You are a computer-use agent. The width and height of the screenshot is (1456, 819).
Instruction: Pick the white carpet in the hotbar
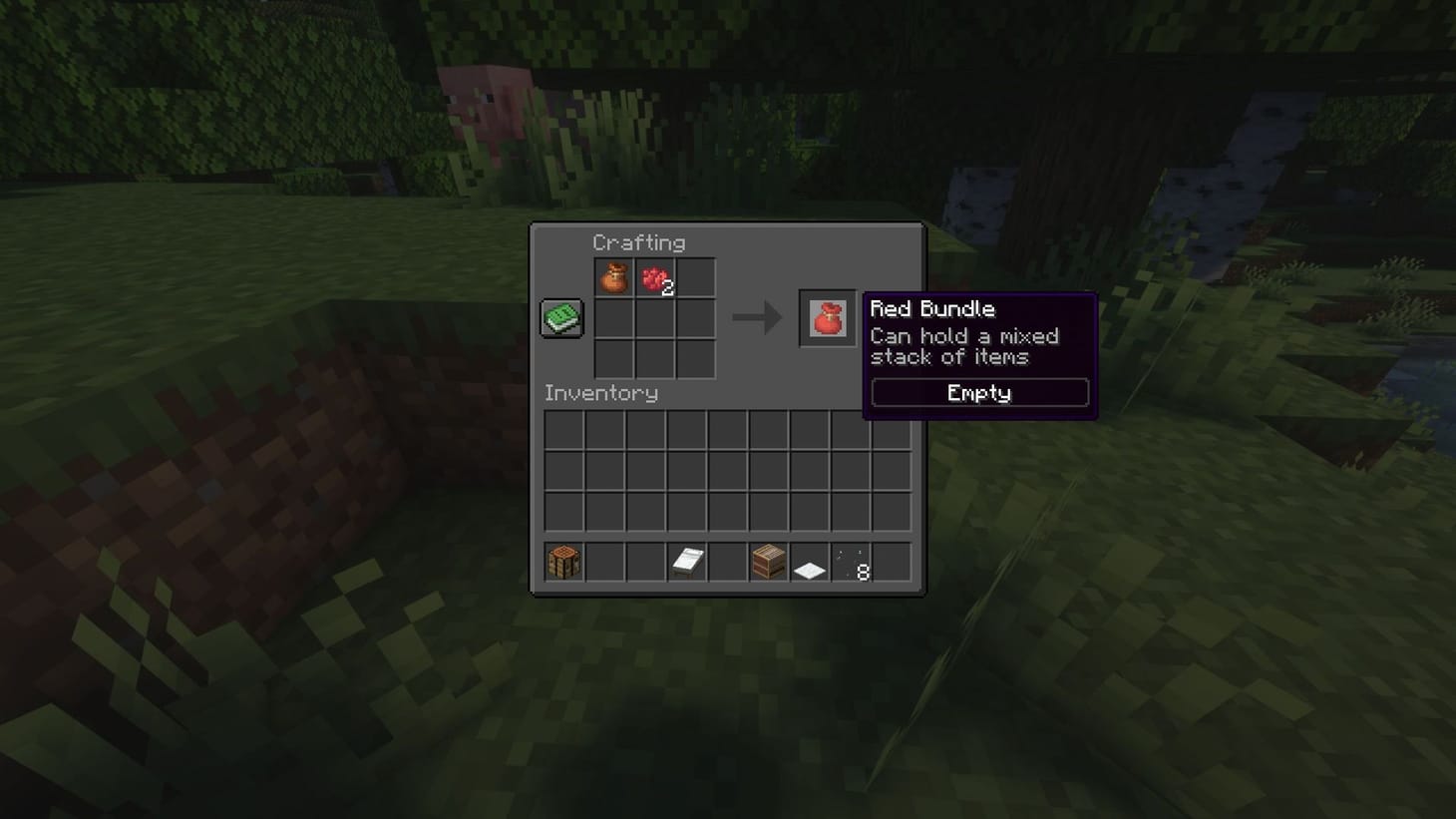coord(809,562)
